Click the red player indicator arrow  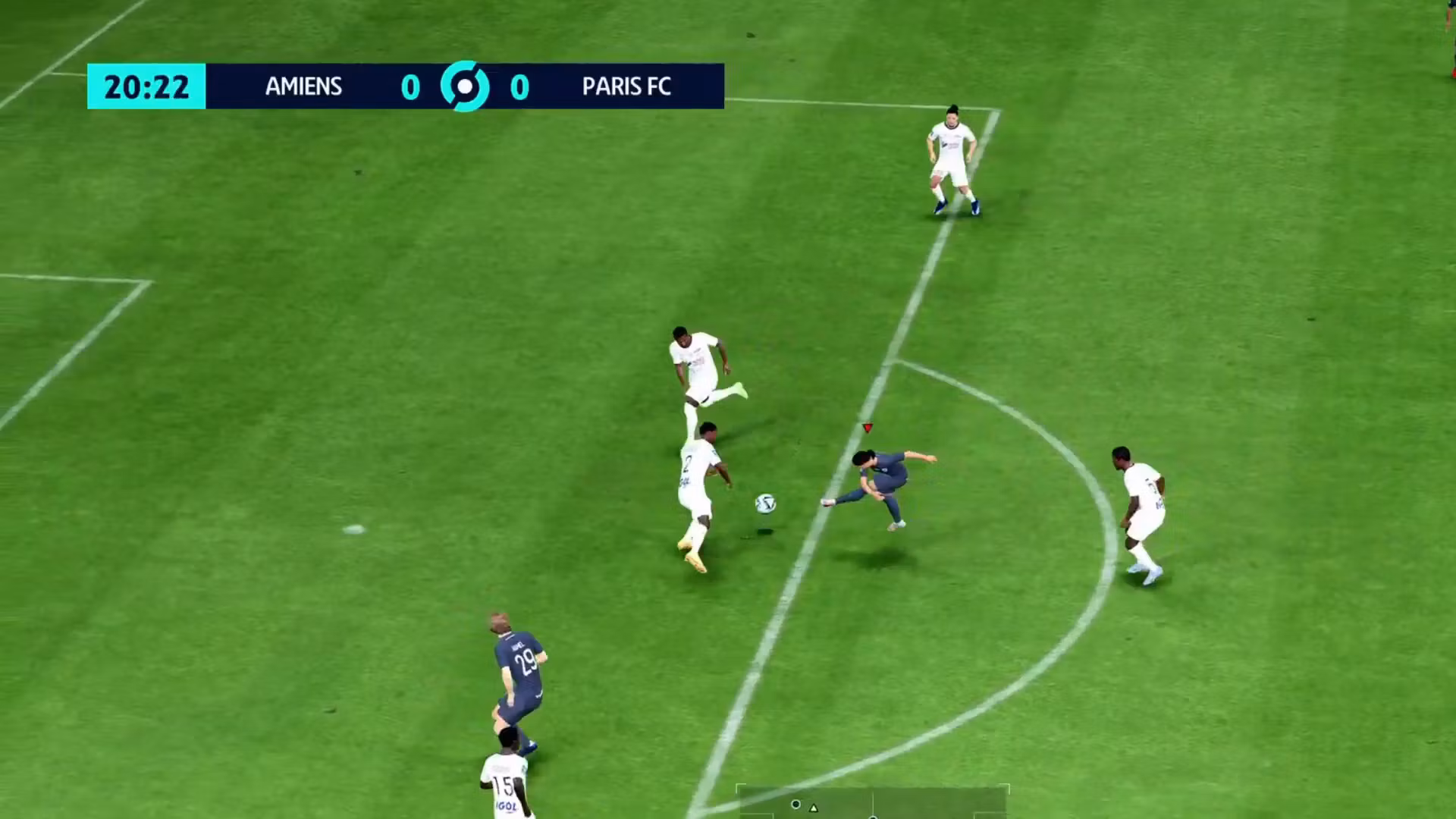[866, 428]
